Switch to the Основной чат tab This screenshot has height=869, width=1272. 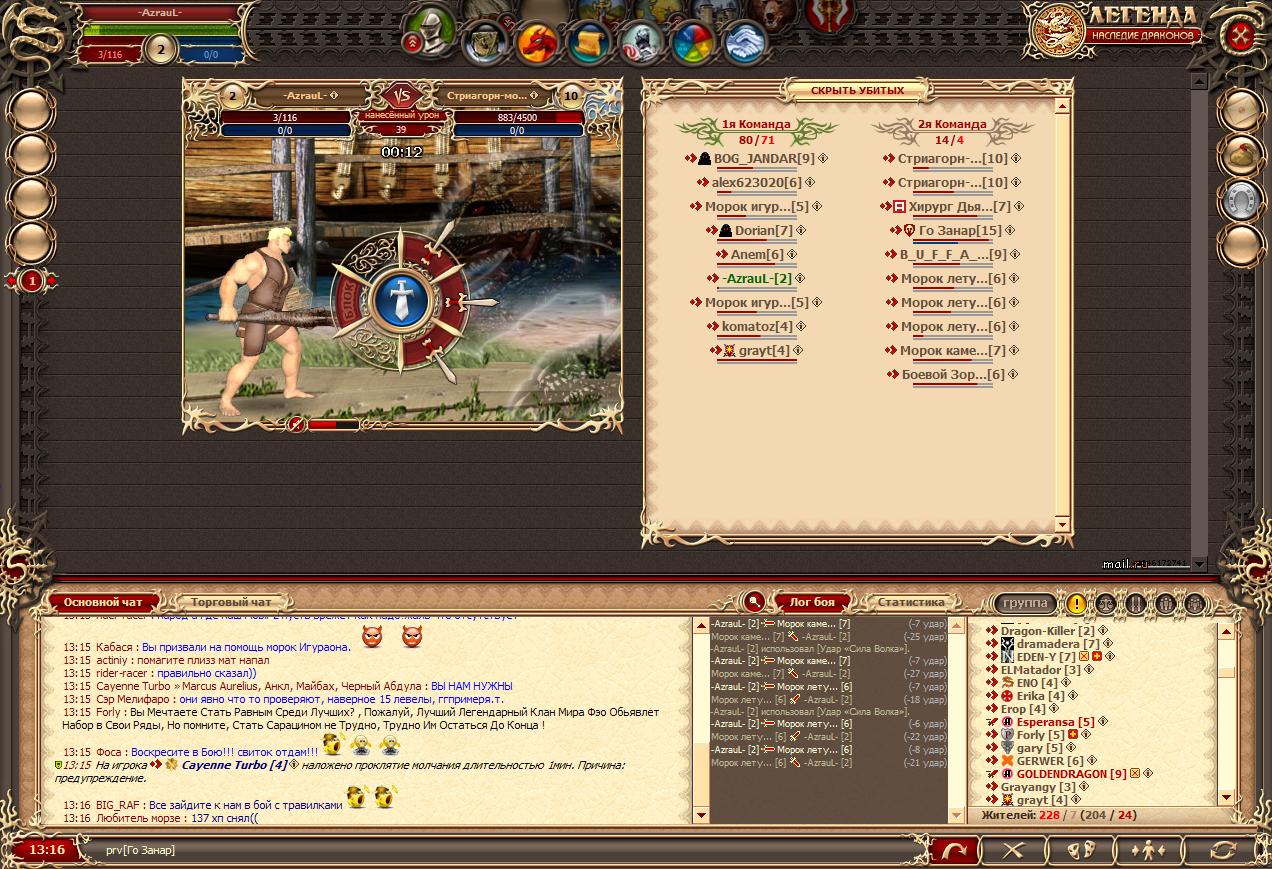[x=104, y=602]
